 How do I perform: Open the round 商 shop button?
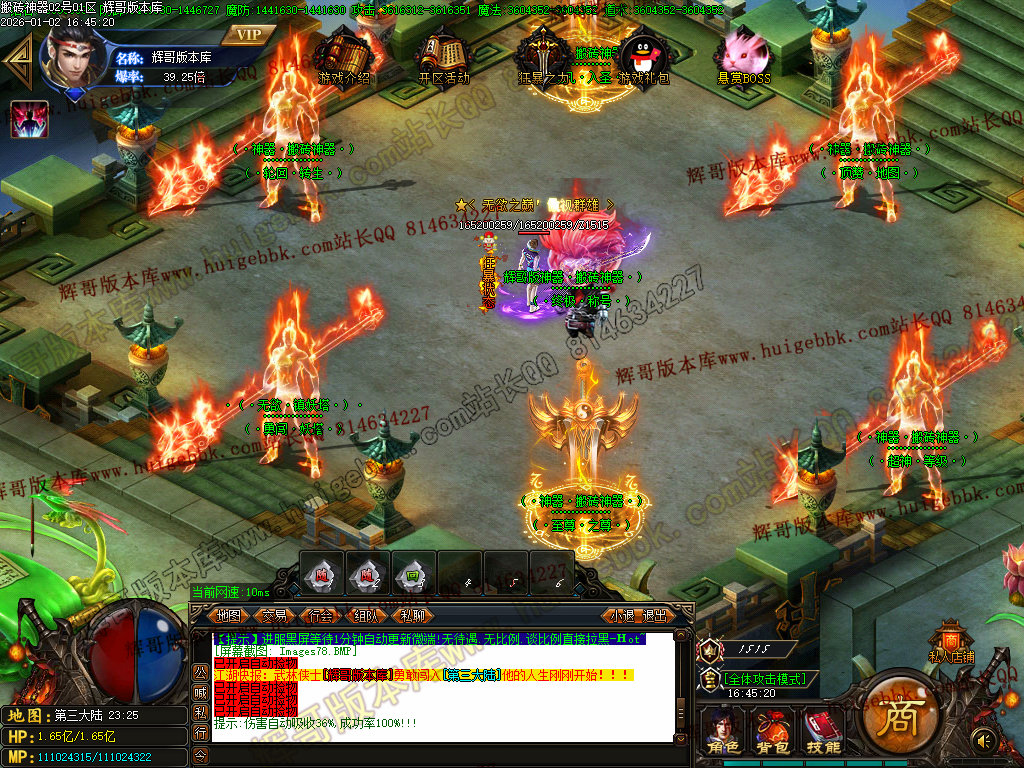(900, 717)
